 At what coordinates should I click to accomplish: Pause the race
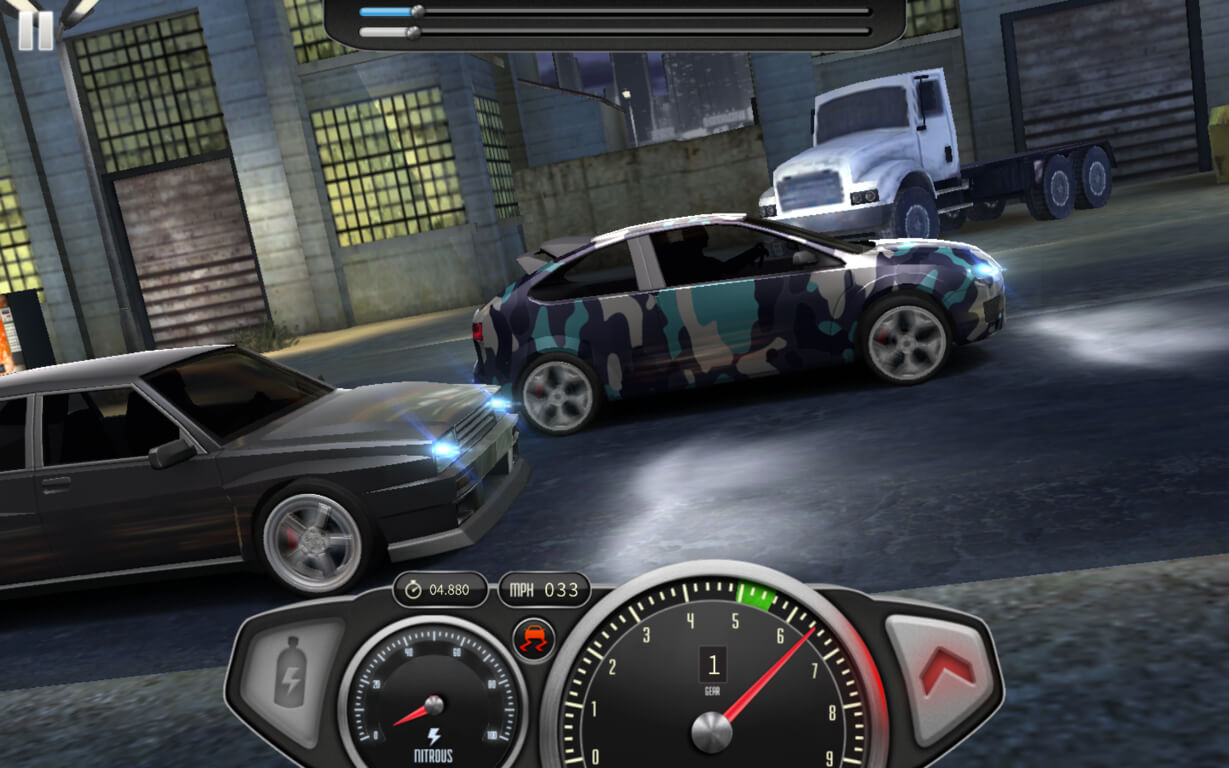coord(35,30)
